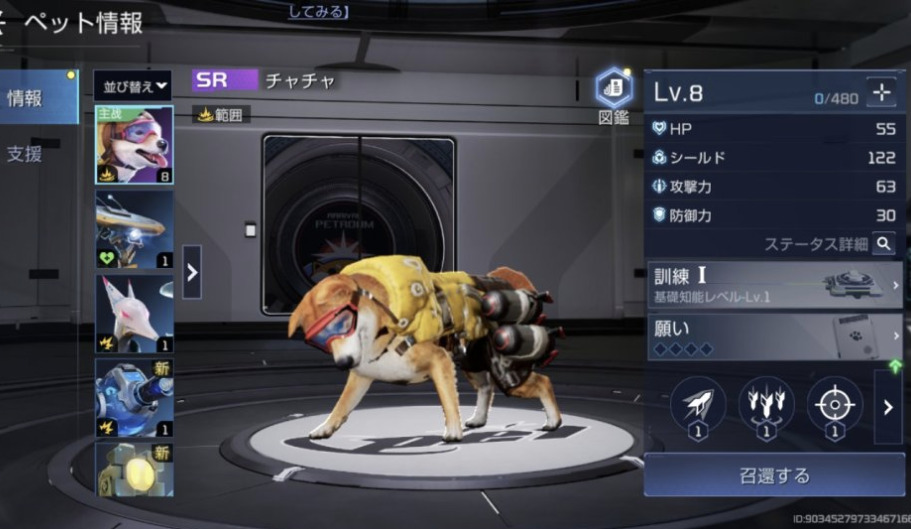The width and height of the screenshot is (911, 529).
Task: Open the 並び替え sort dropdown
Action: click(132, 84)
